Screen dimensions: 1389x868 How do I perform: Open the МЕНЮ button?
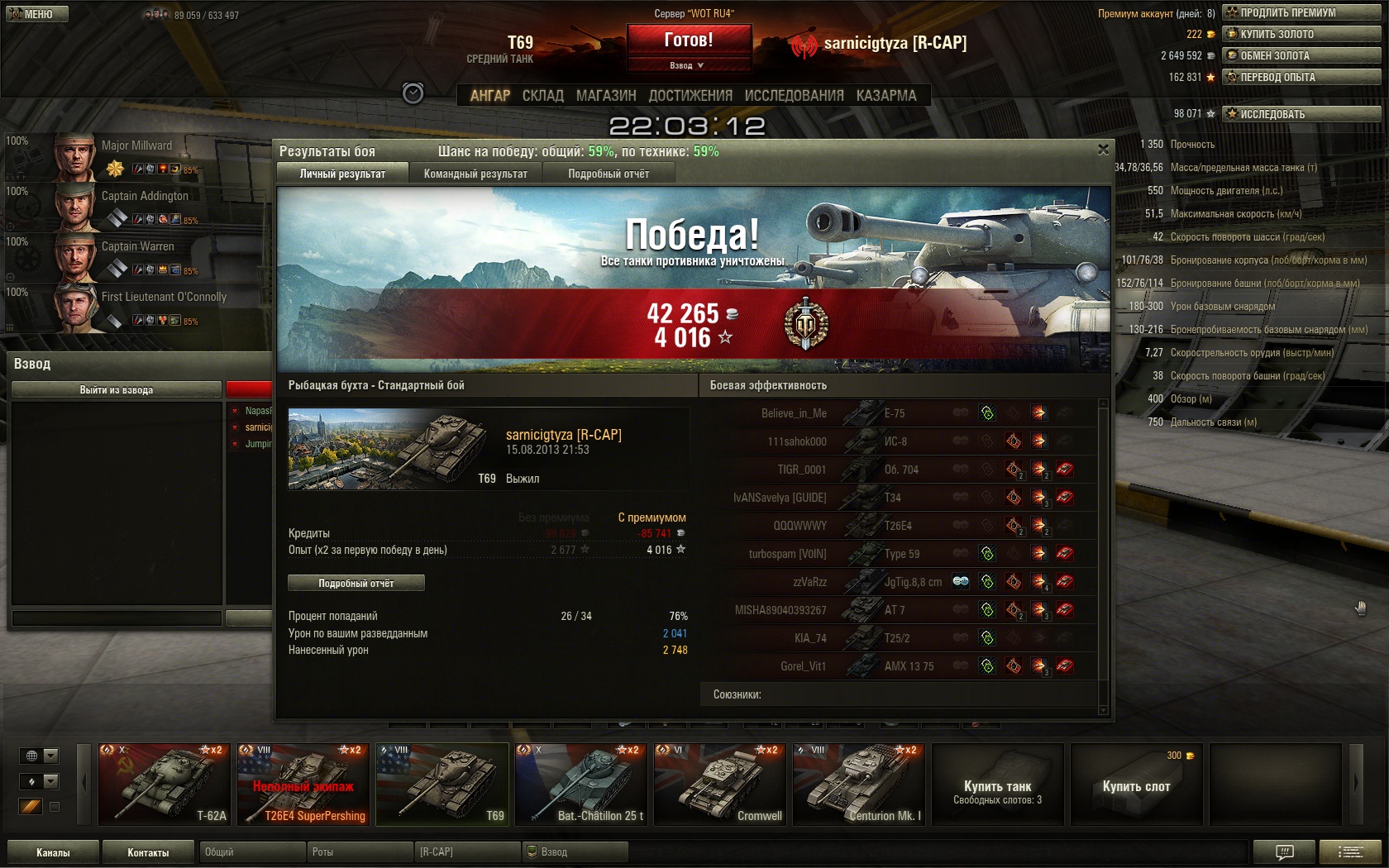point(37,14)
